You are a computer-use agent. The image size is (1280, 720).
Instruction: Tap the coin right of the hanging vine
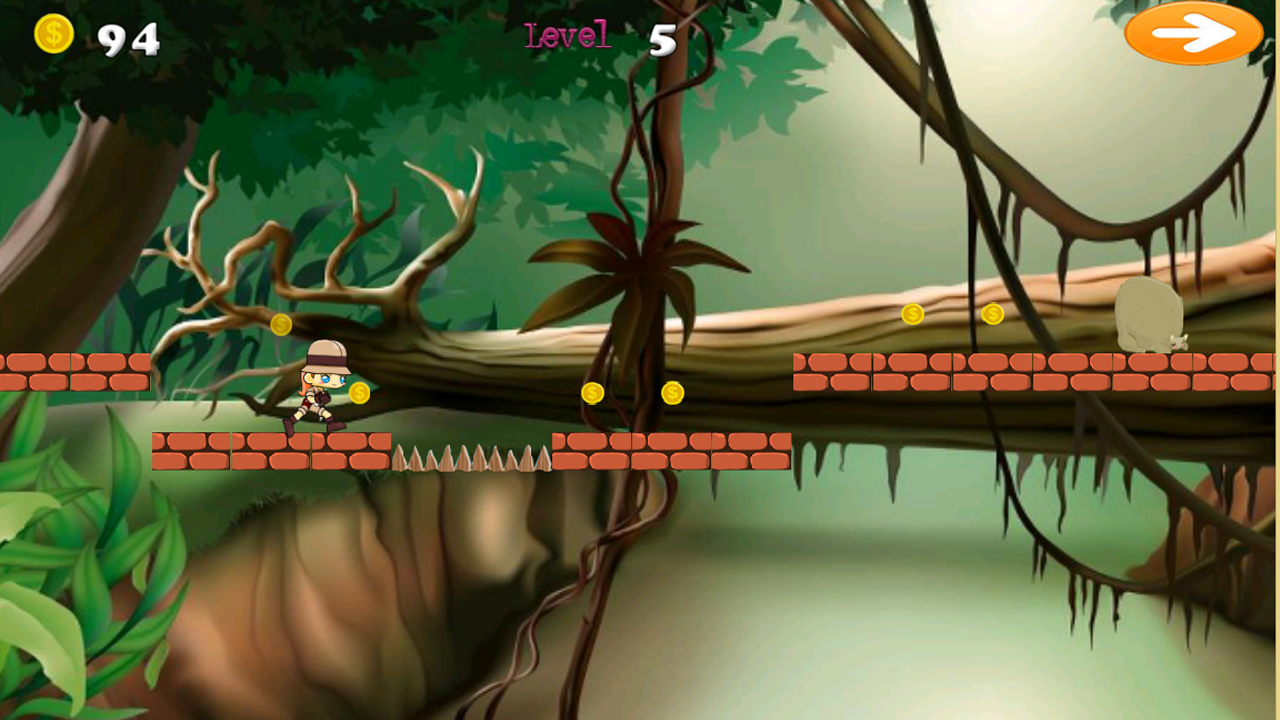[x=671, y=394]
